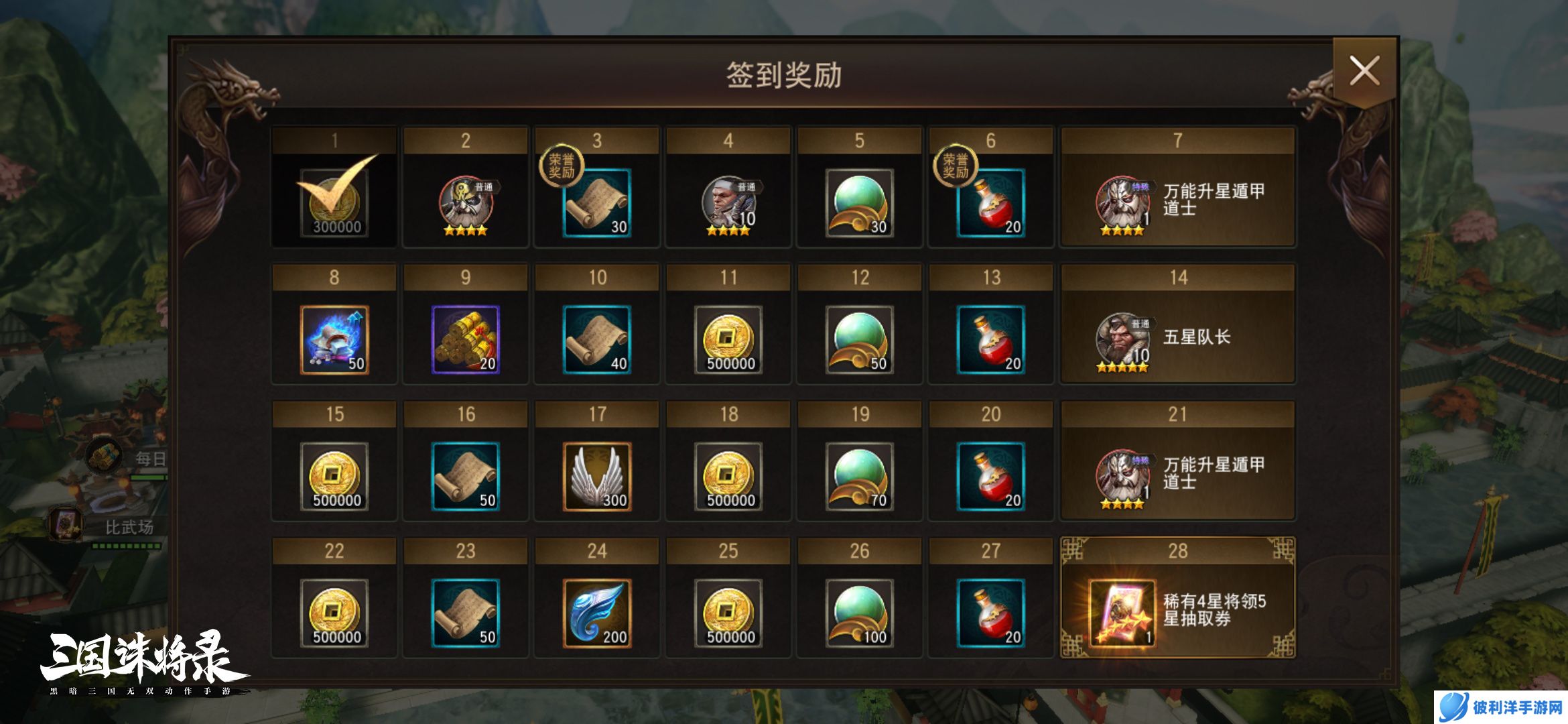Claim the Day 1 gold coin reward

(333, 201)
